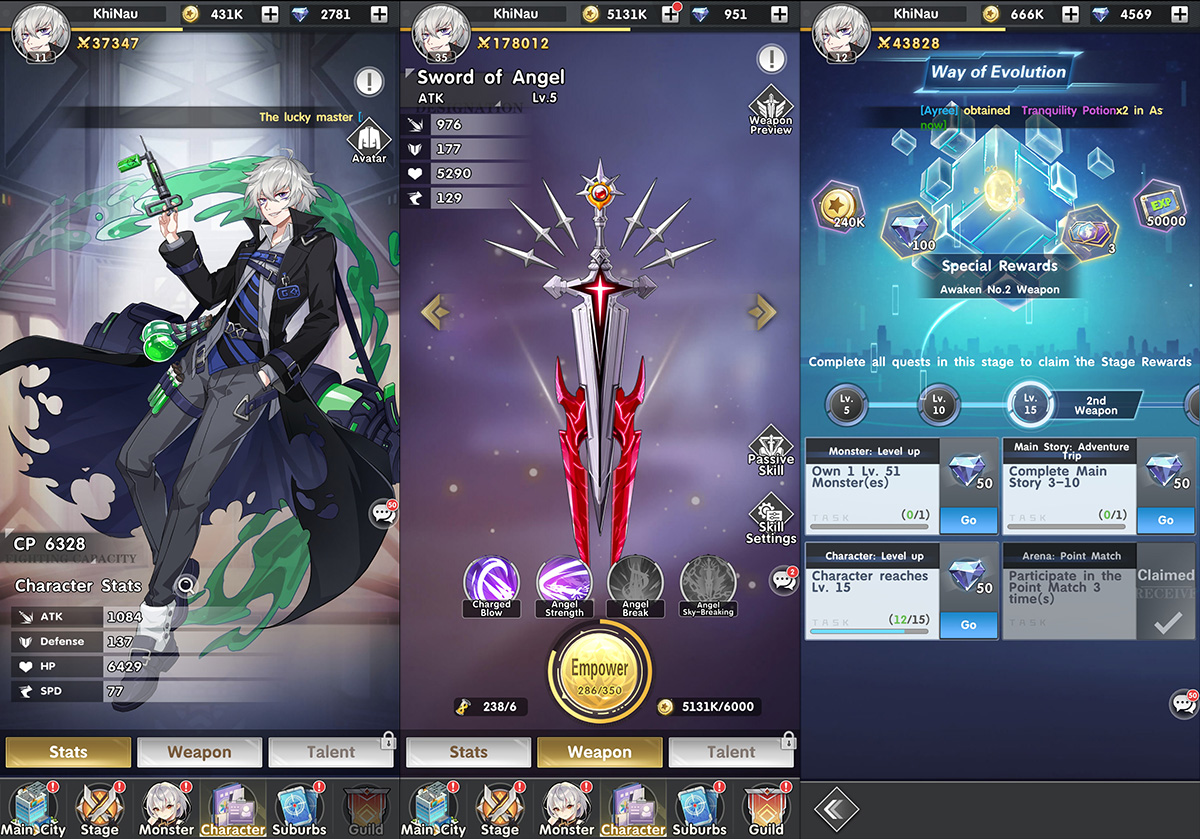Go to the Monster Level up quest
This screenshot has height=839, width=1200.
(968, 520)
